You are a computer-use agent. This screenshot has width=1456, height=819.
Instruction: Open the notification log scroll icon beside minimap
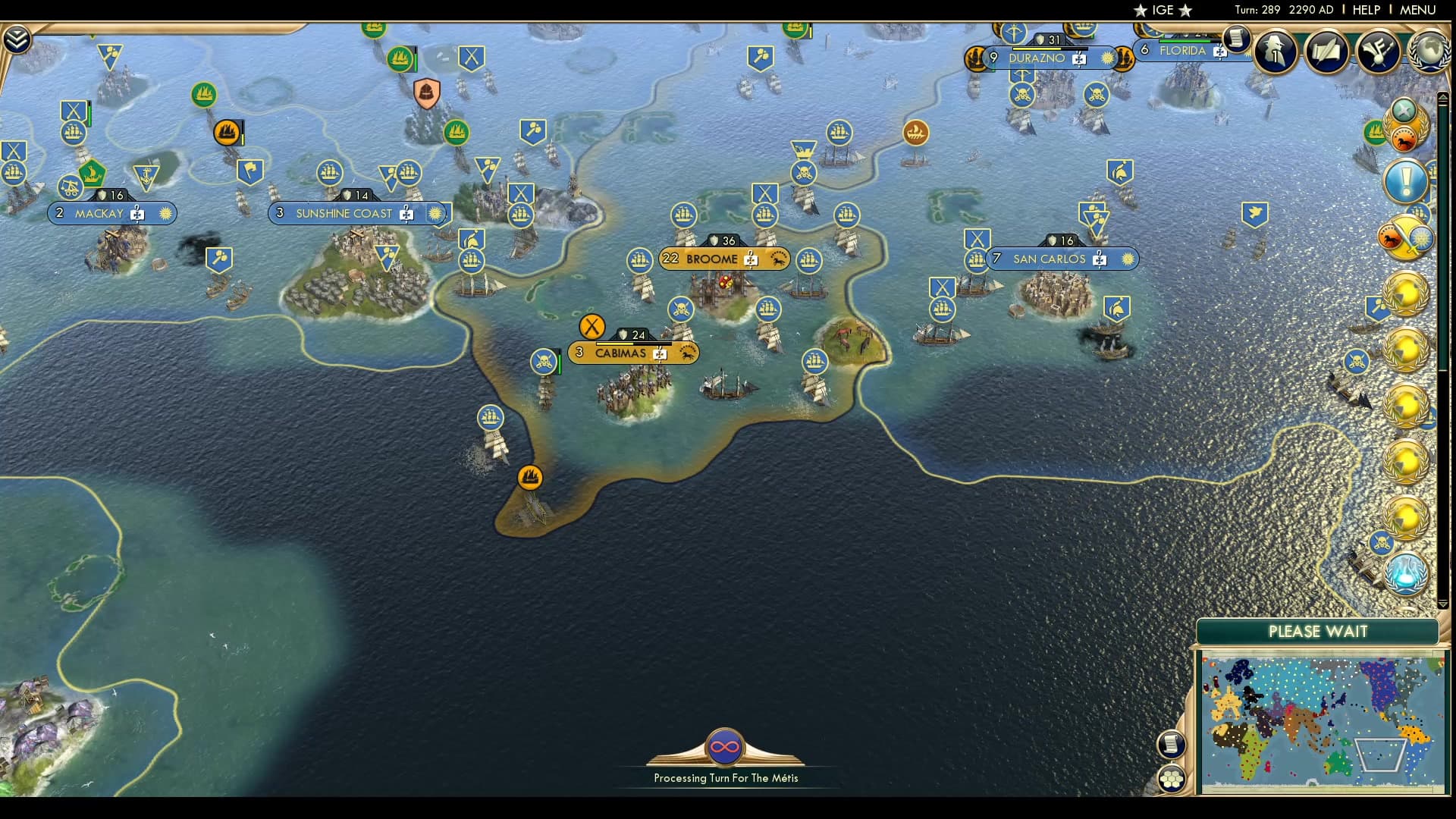click(1171, 744)
